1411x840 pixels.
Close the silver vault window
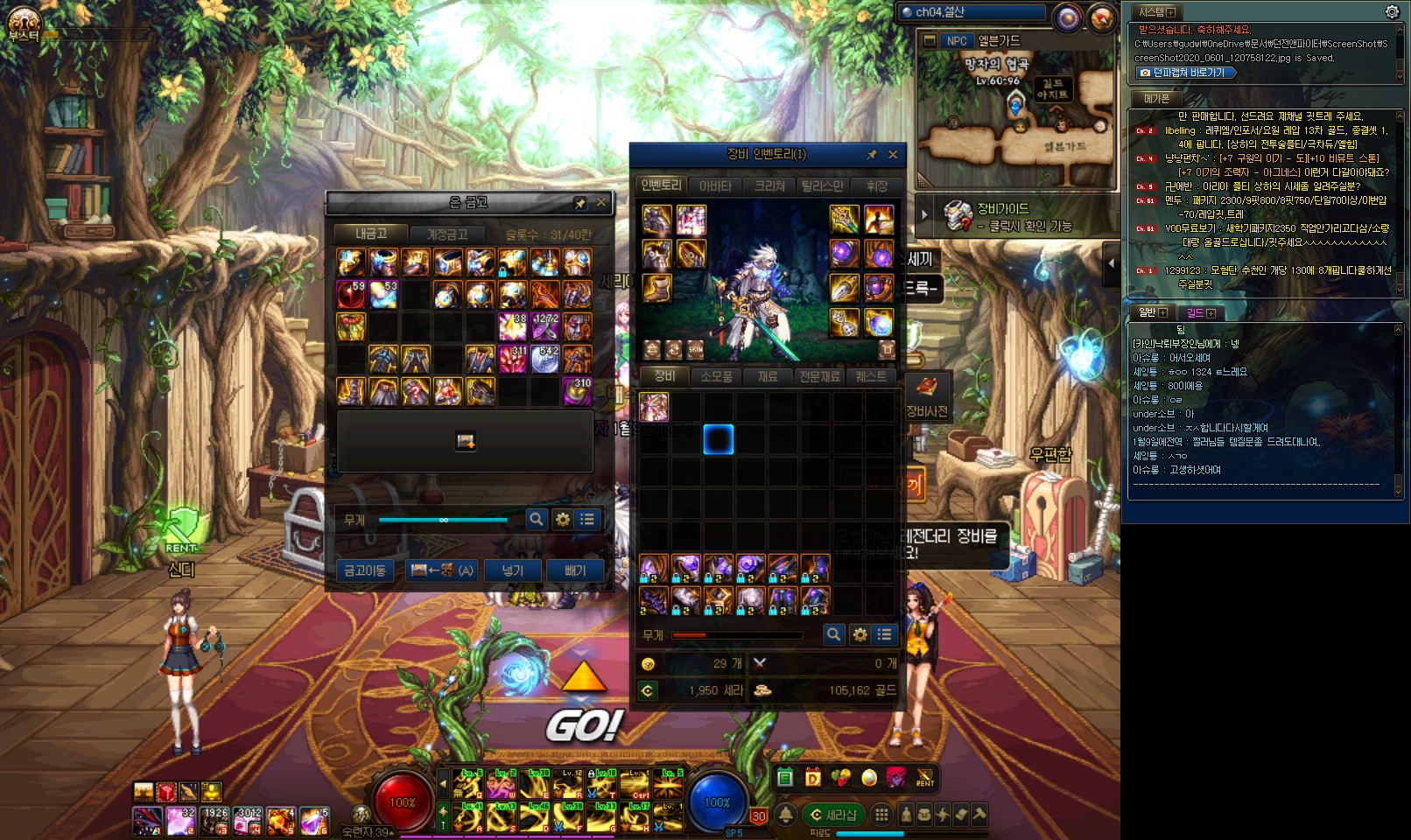601,203
